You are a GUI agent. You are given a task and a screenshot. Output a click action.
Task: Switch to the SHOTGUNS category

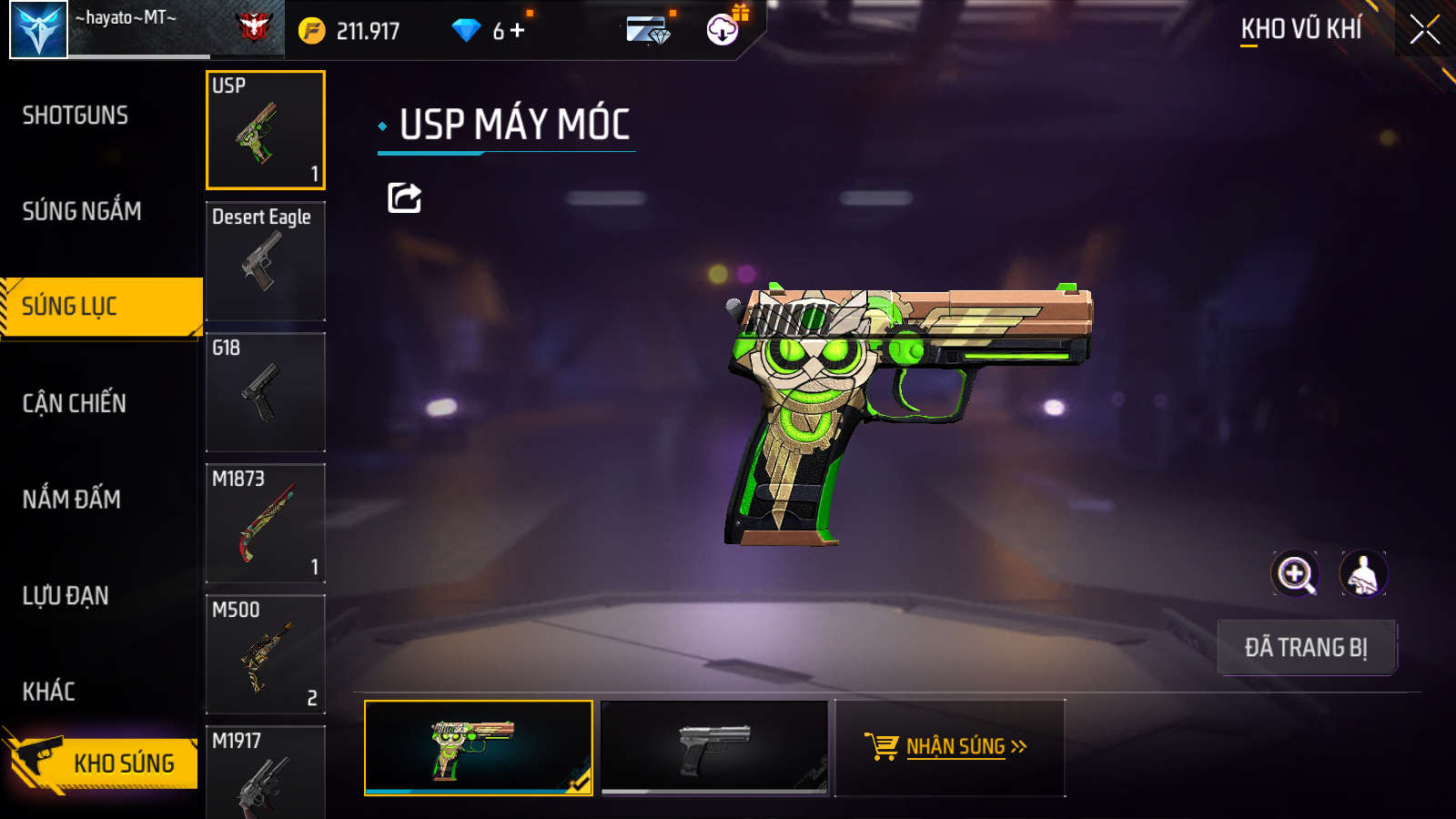[x=76, y=116]
